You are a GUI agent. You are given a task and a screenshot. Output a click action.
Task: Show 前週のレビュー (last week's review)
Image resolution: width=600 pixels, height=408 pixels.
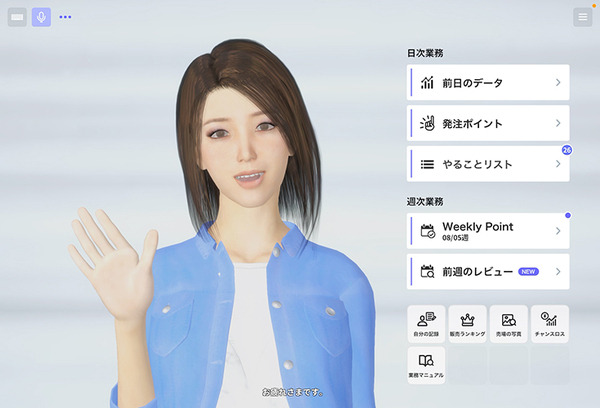pyautogui.click(x=488, y=271)
